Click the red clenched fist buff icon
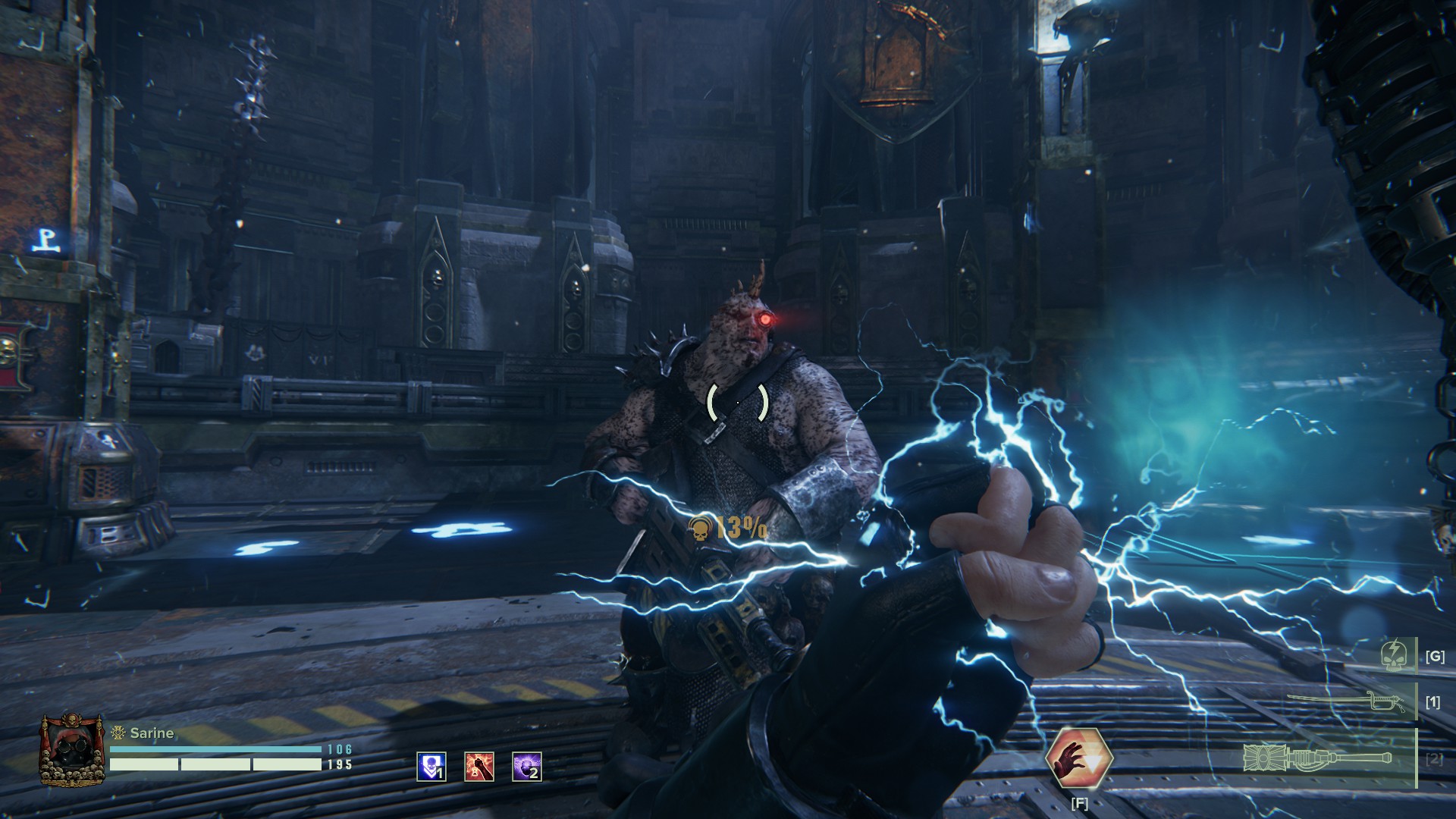This screenshot has width=1456, height=819. point(479,767)
